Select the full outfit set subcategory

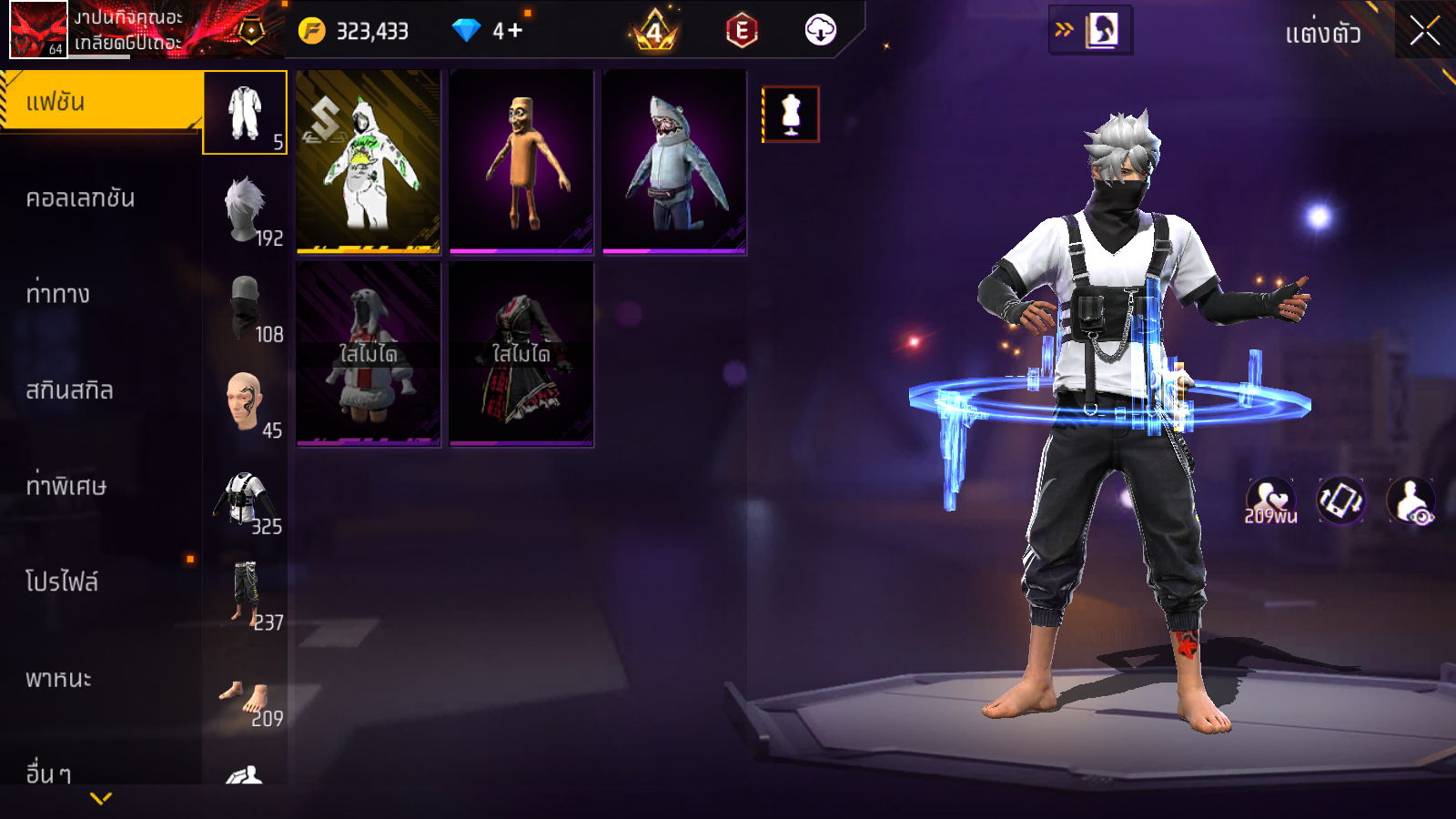click(245, 113)
